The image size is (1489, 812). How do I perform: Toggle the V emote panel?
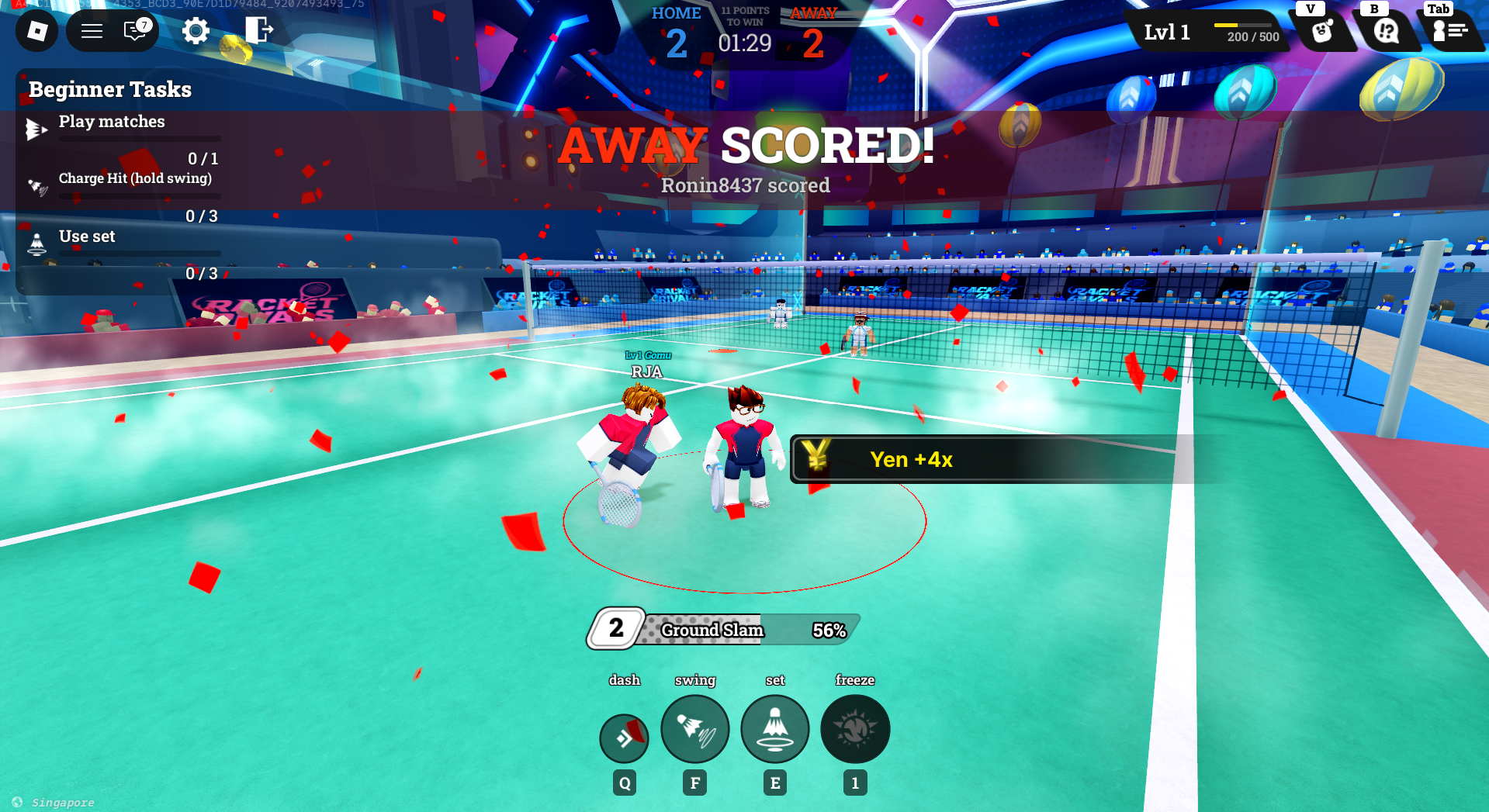[x=1322, y=33]
